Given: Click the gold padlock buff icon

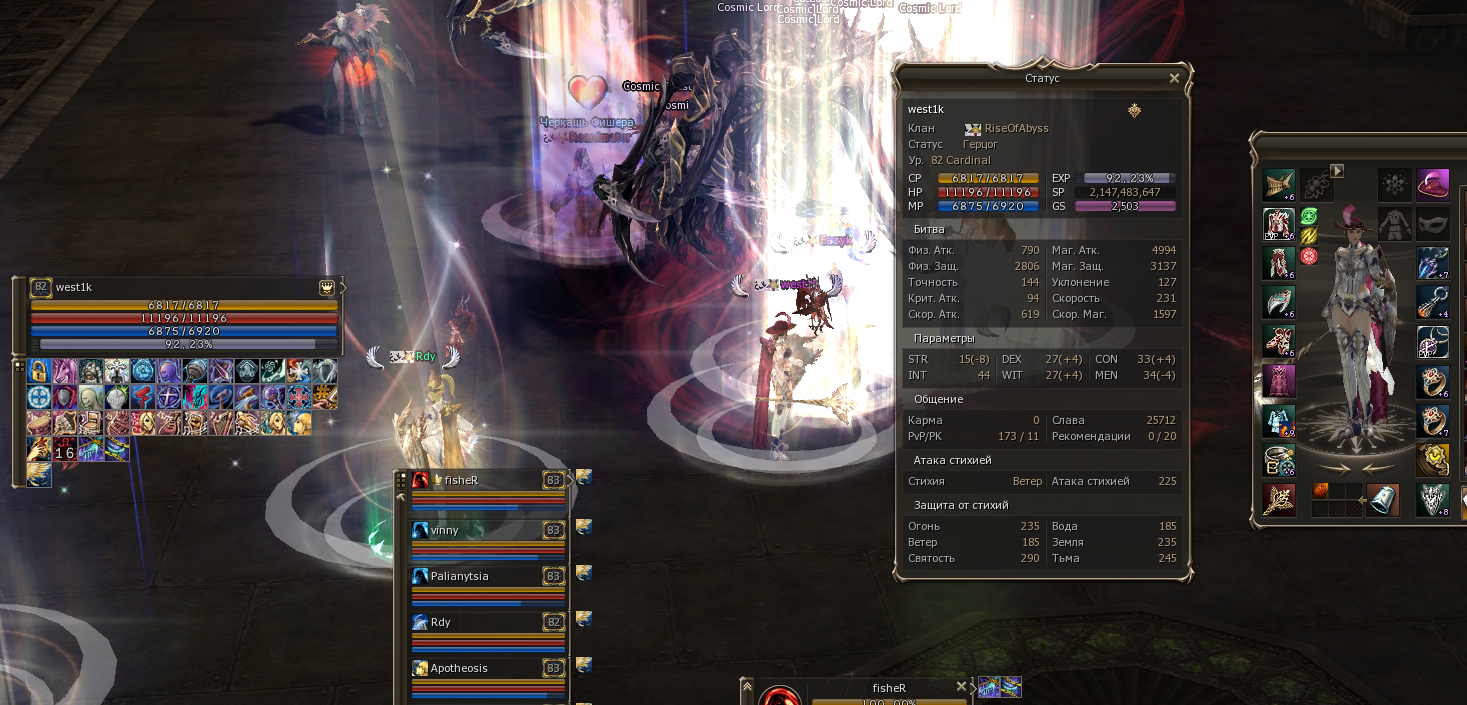Looking at the screenshot, I should (x=40, y=371).
